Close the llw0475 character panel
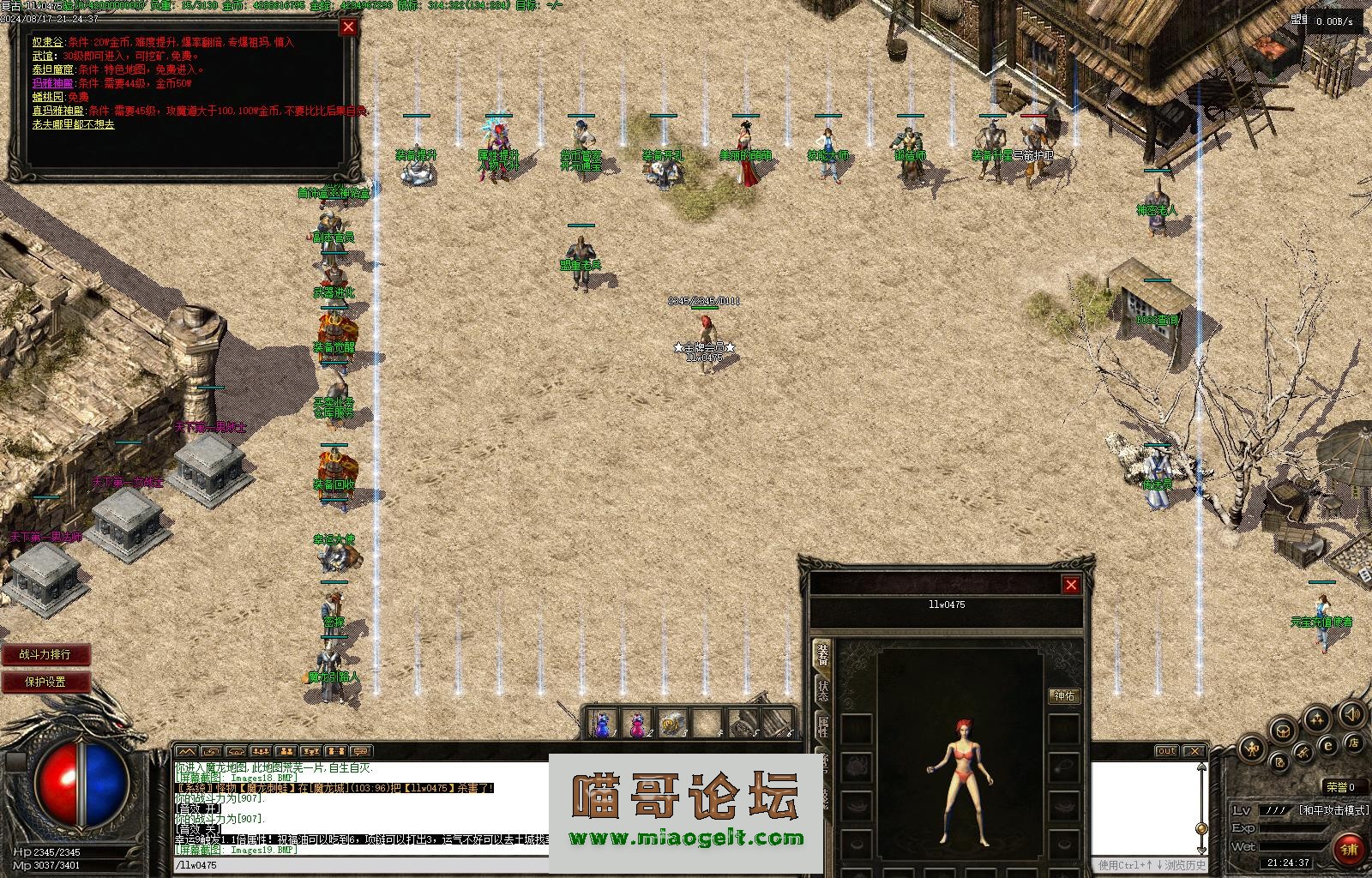This screenshot has height=878, width=1372. click(x=1071, y=585)
